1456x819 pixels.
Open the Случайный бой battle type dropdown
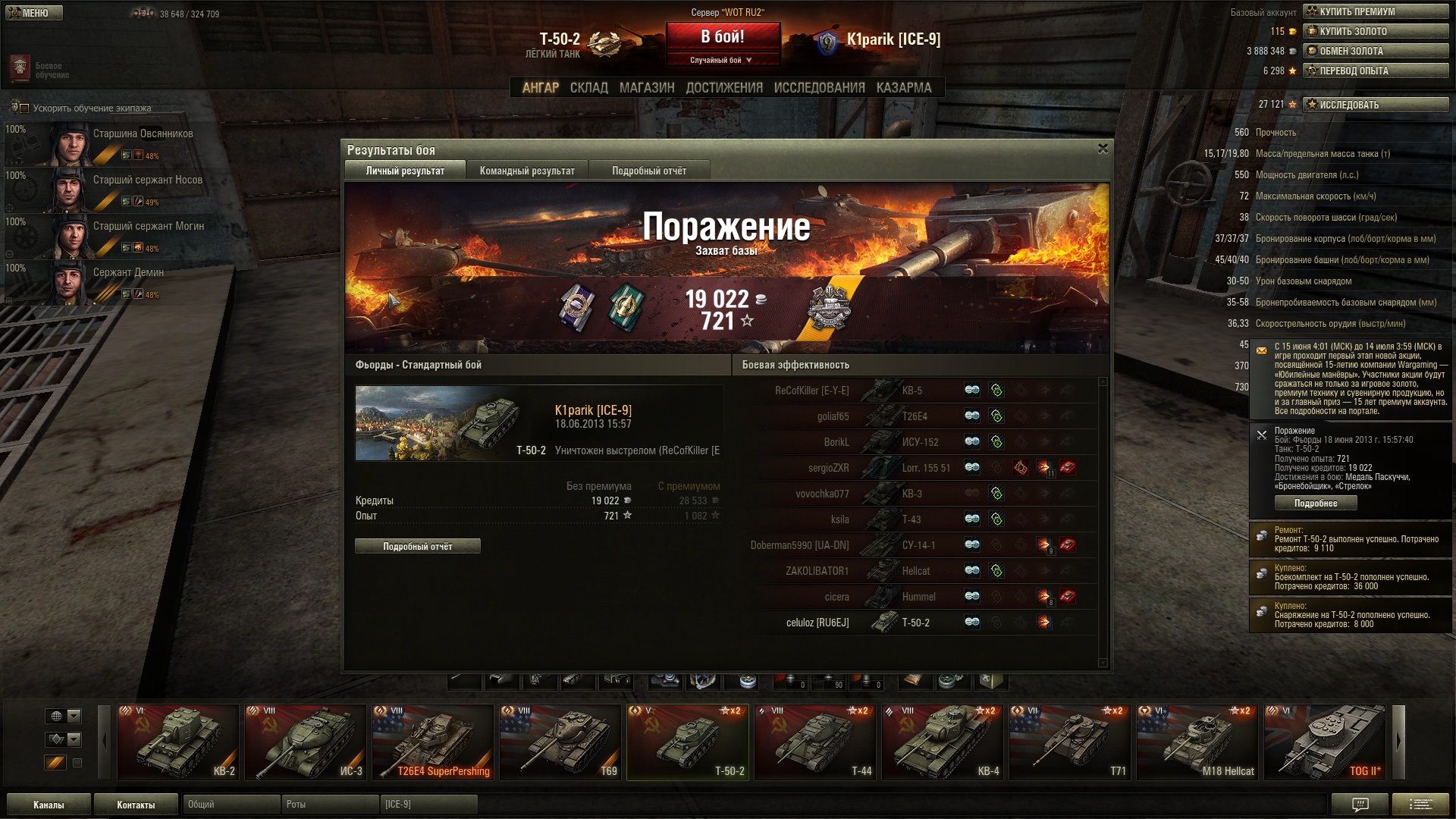722,60
